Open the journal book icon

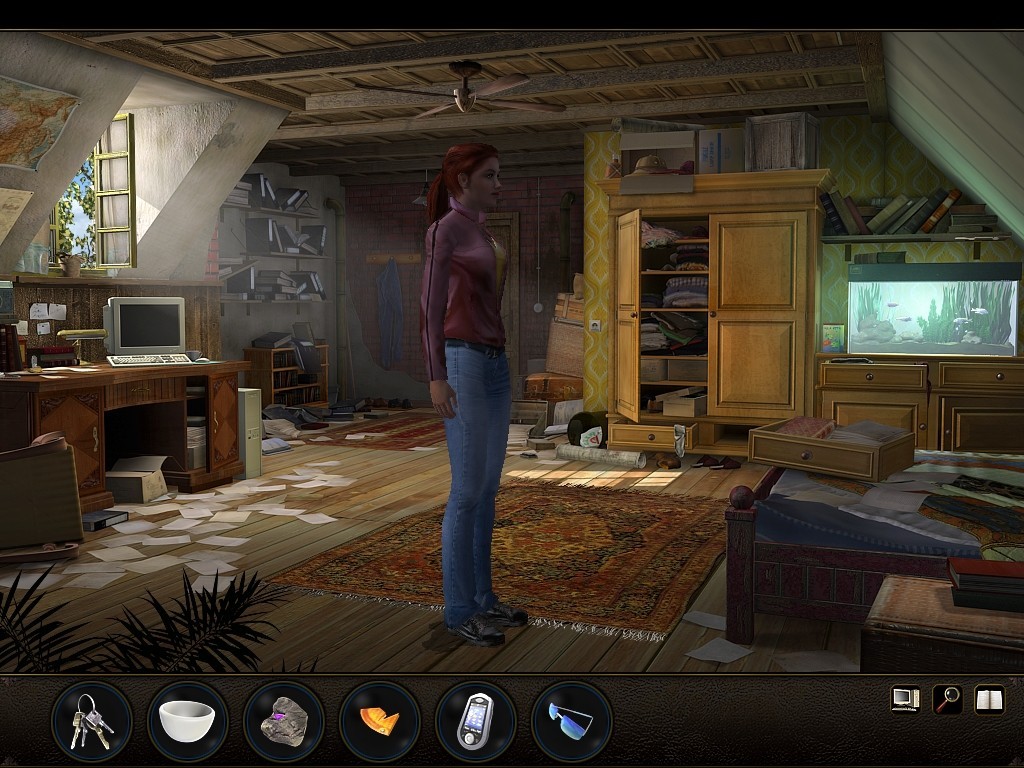[989, 698]
